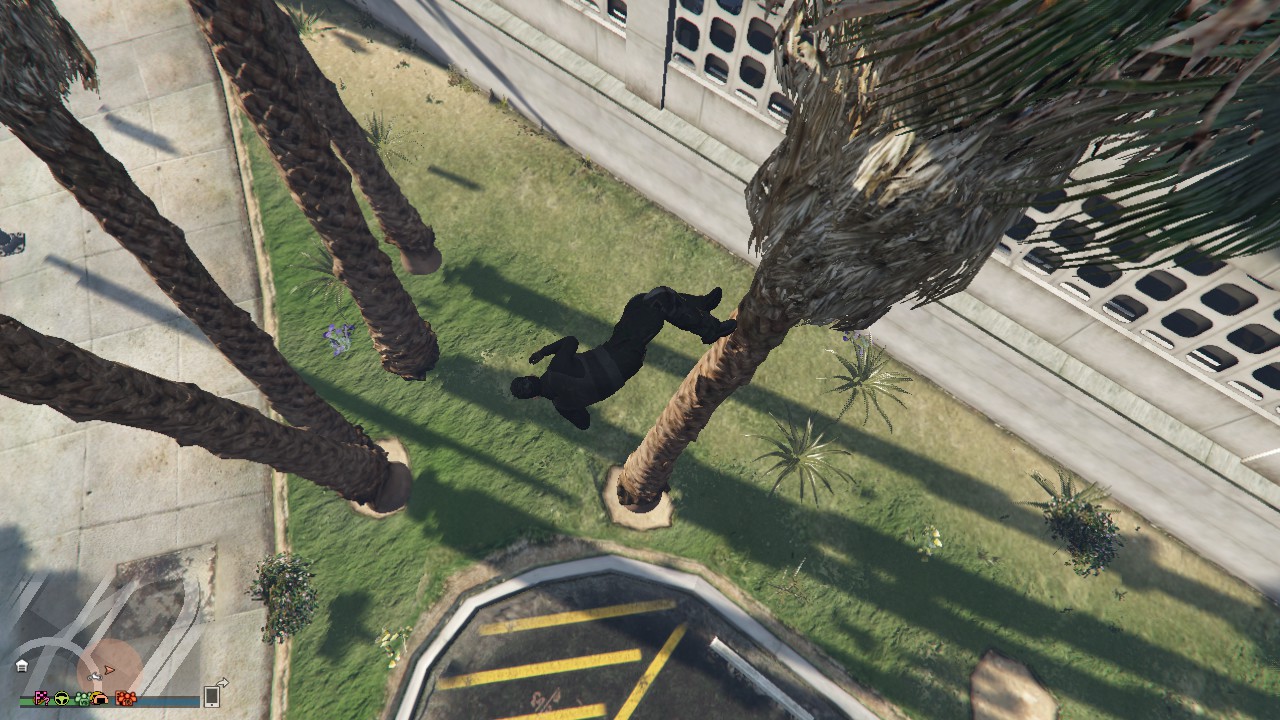The width and height of the screenshot is (1280, 720).
Task: Click the orange helmet blip
Action: coord(100,698)
